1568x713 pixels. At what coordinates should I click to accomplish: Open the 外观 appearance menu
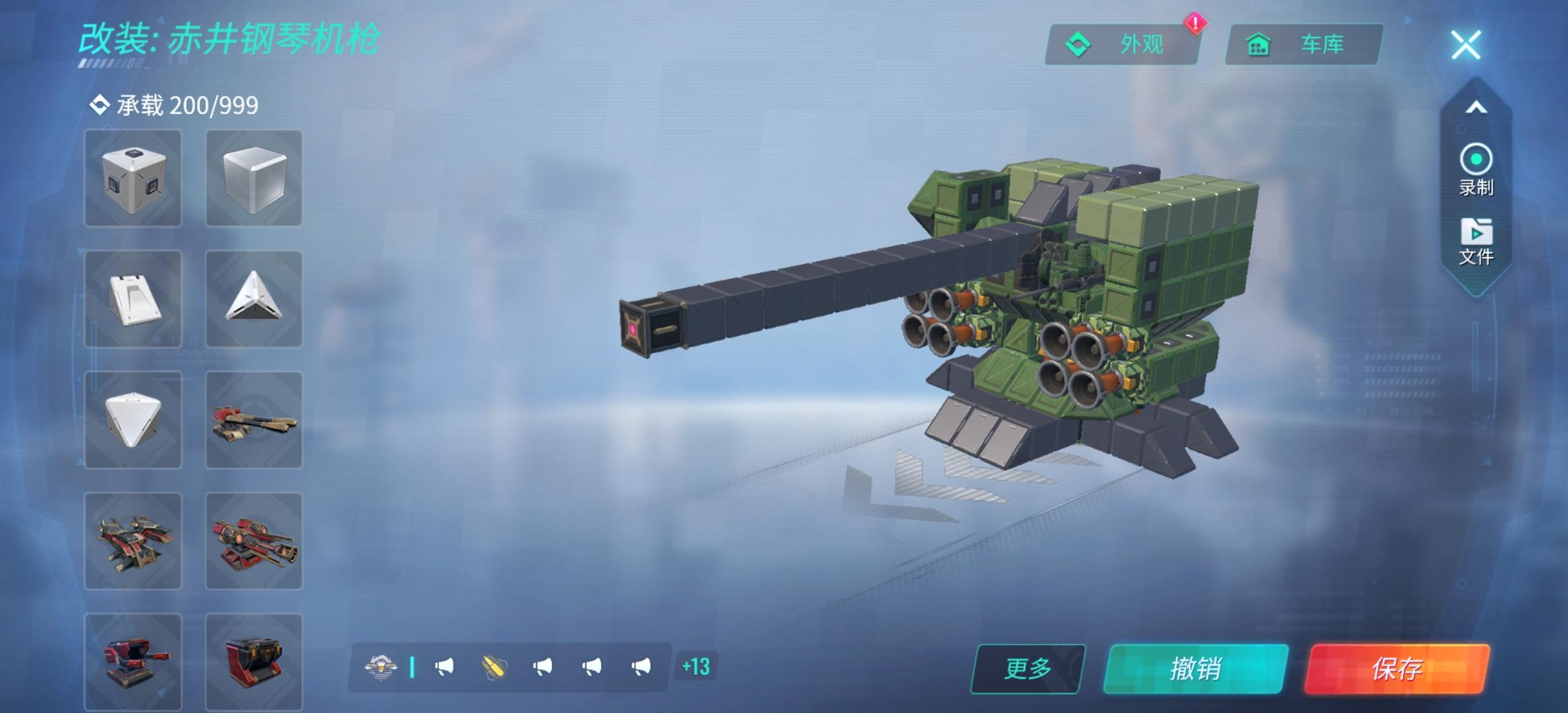1122,45
